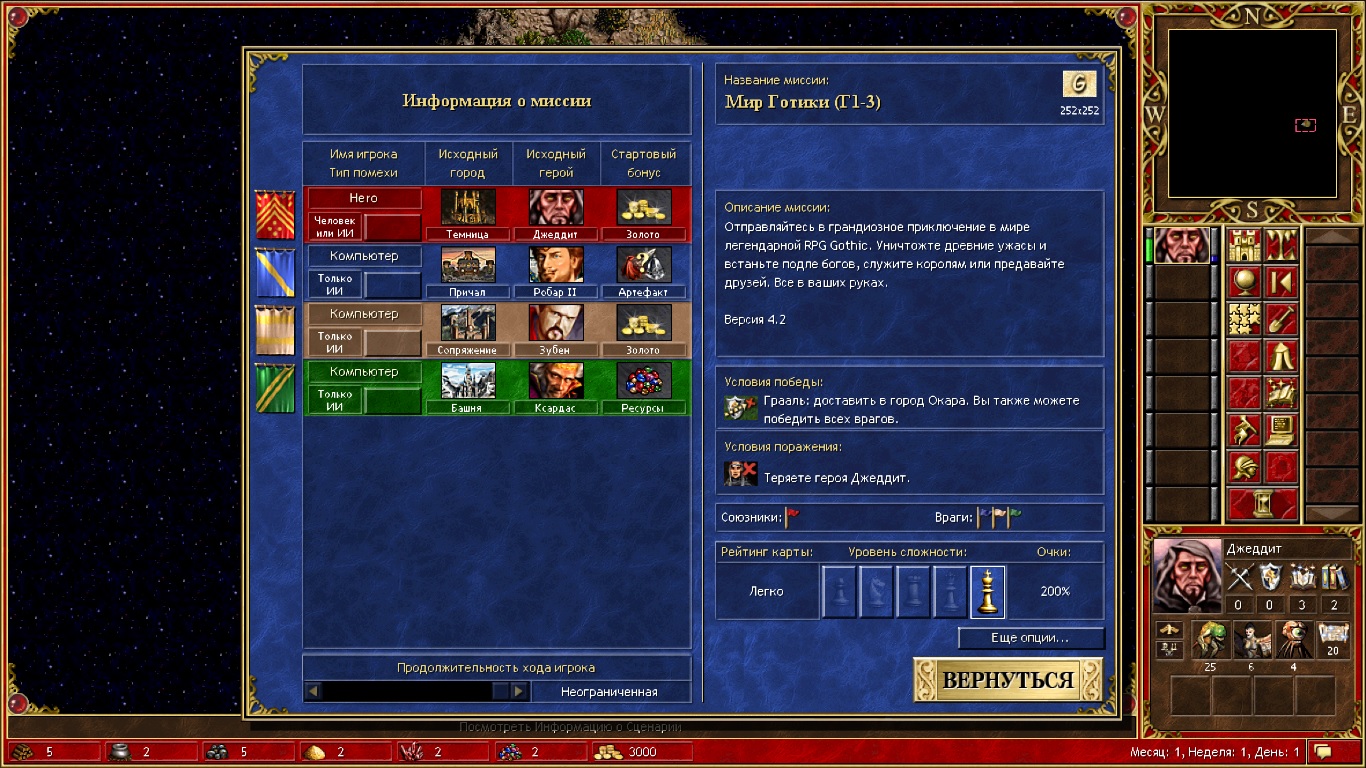Select the blue player flag banner
The image size is (1366, 768).
click(275, 272)
